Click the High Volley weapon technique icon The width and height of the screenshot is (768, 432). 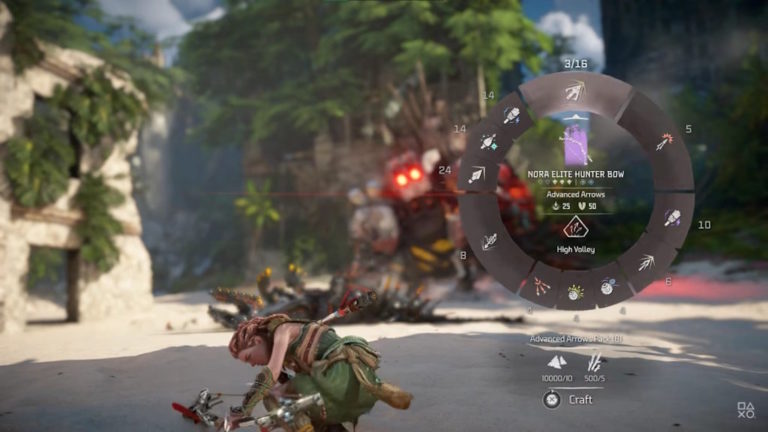pyautogui.click(x=575, y=227)
